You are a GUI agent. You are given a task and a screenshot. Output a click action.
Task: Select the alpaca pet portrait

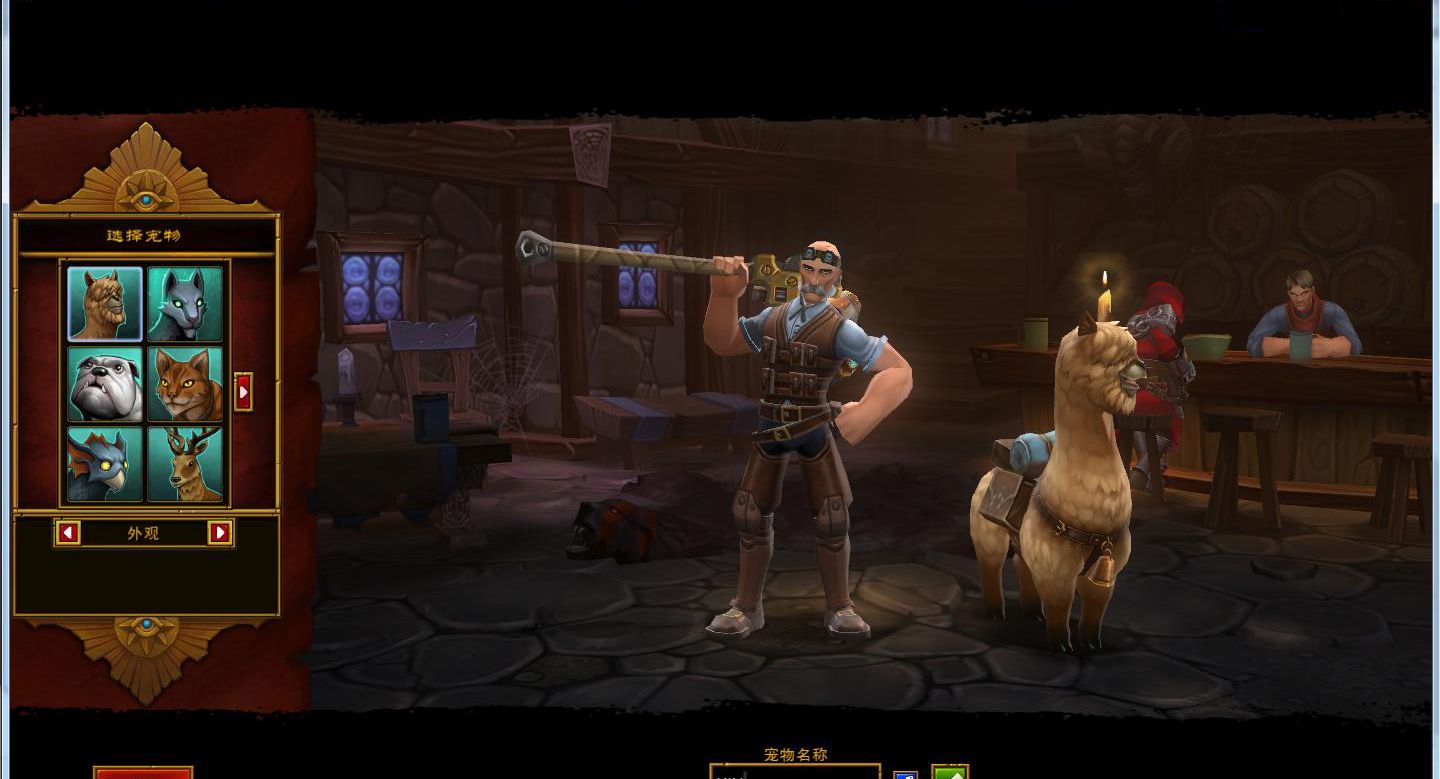(x=105, y=304)
